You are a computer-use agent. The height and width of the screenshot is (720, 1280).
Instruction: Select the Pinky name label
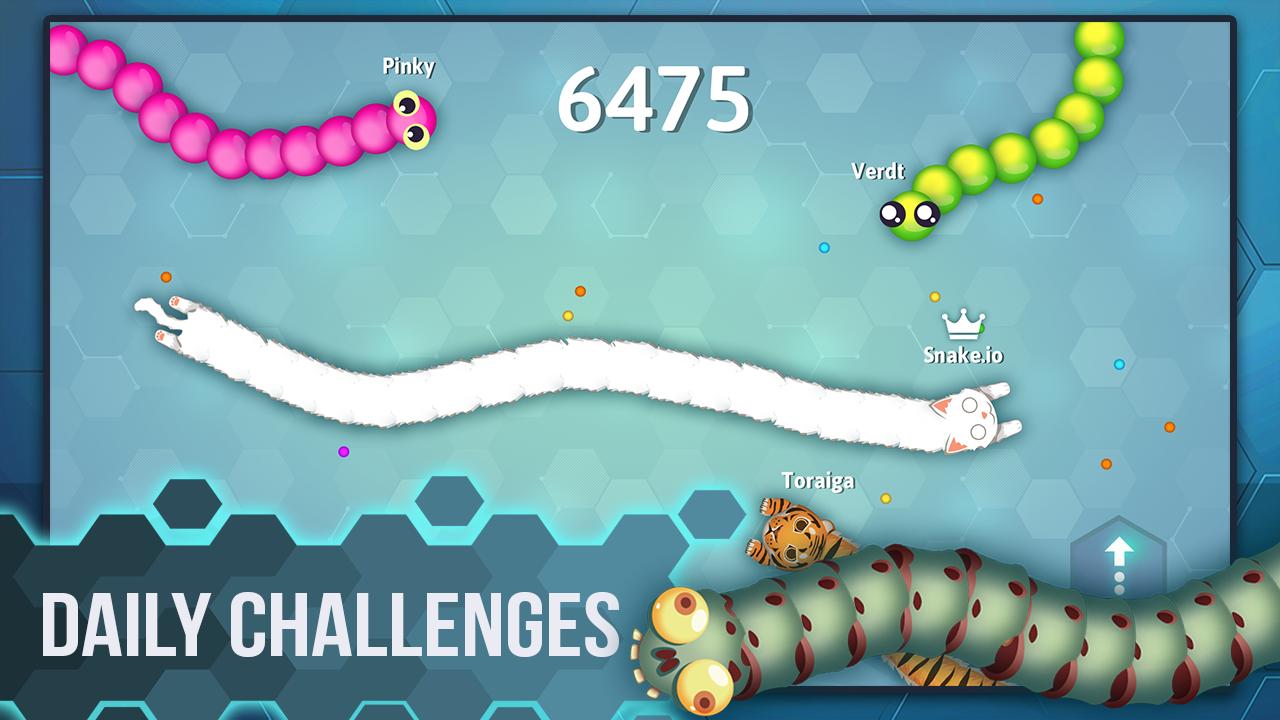(x=407, y=68)
